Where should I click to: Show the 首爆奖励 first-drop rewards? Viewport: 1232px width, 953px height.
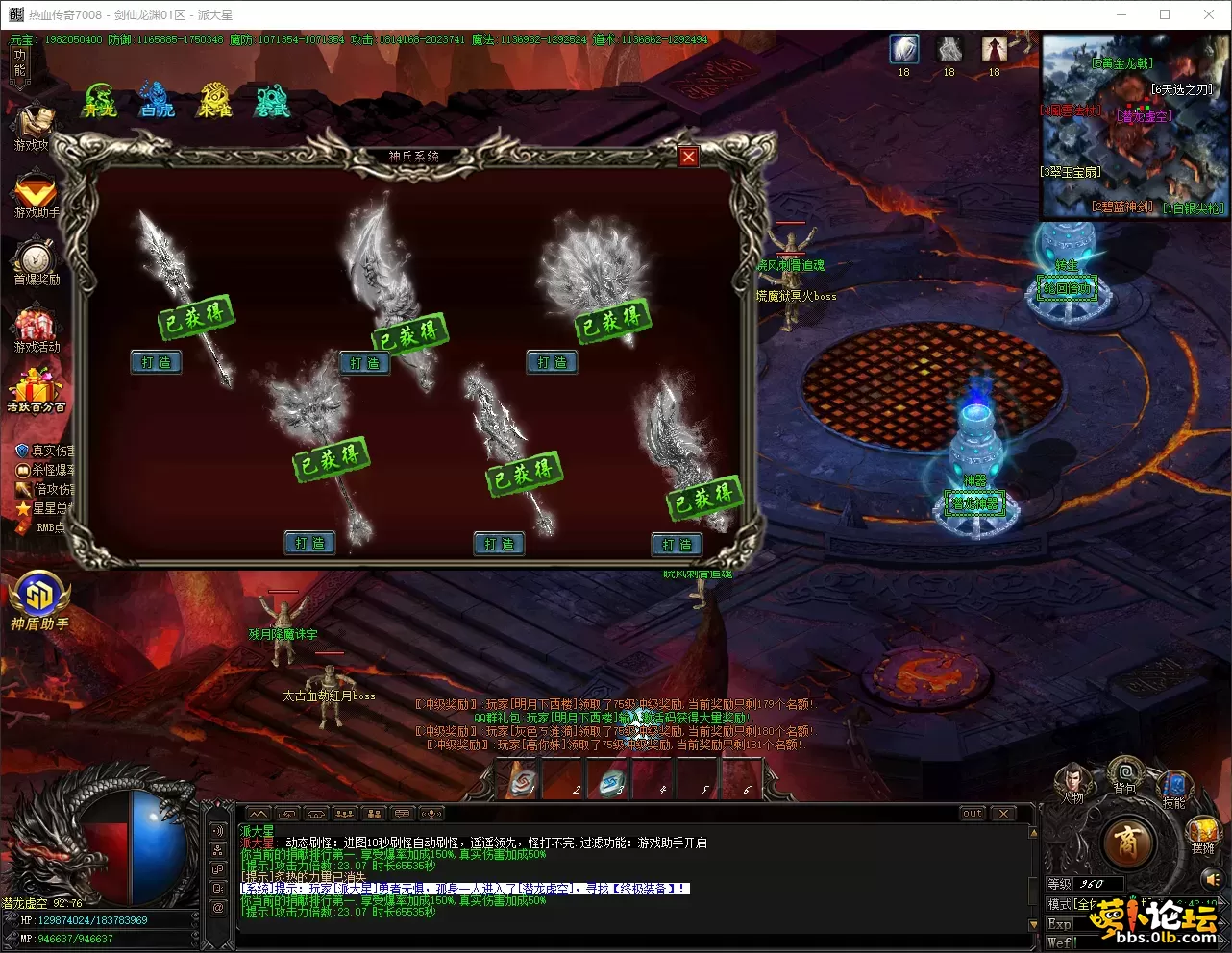pos(36,260)
